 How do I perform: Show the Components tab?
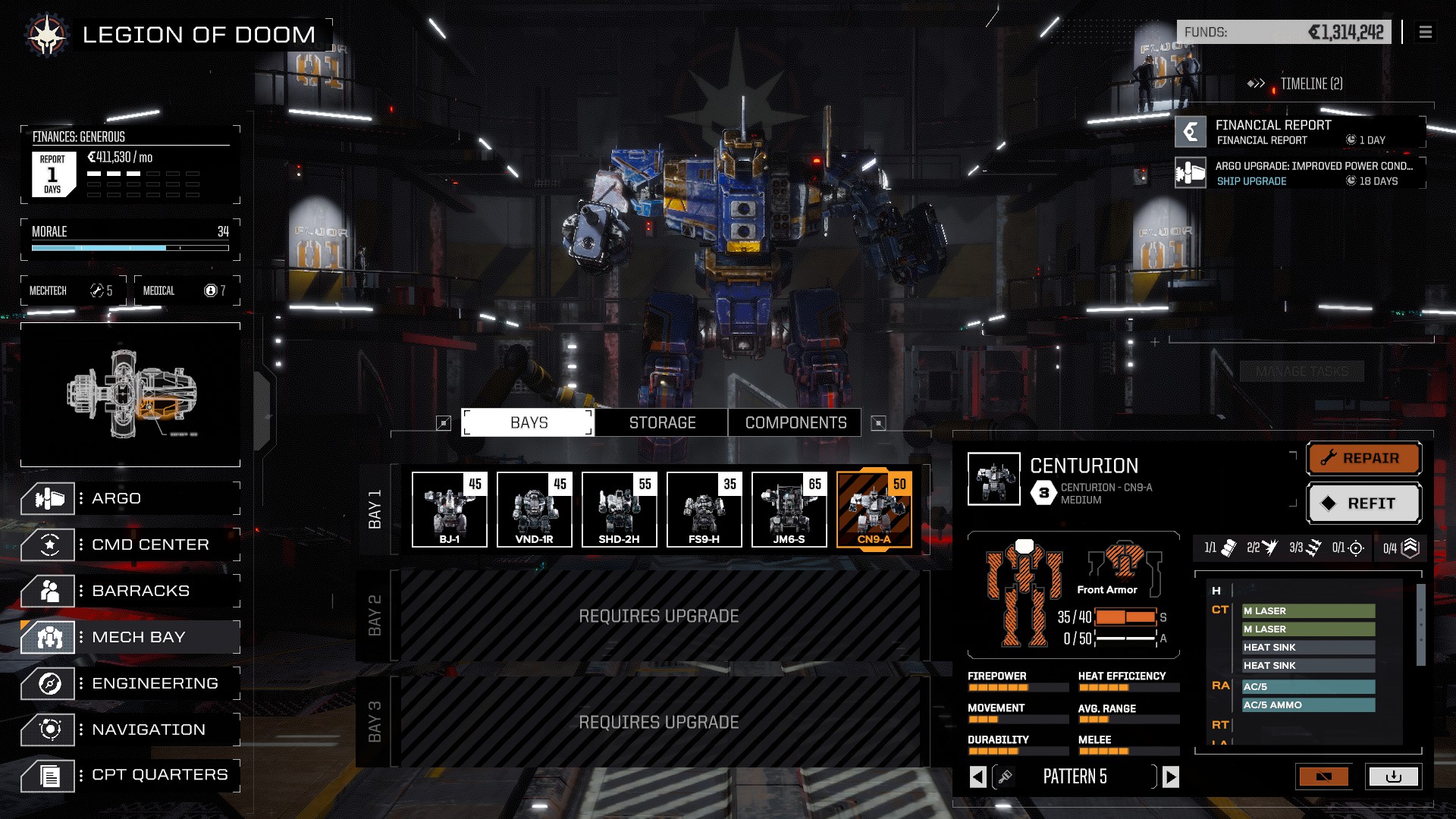(x=795, y=423)
